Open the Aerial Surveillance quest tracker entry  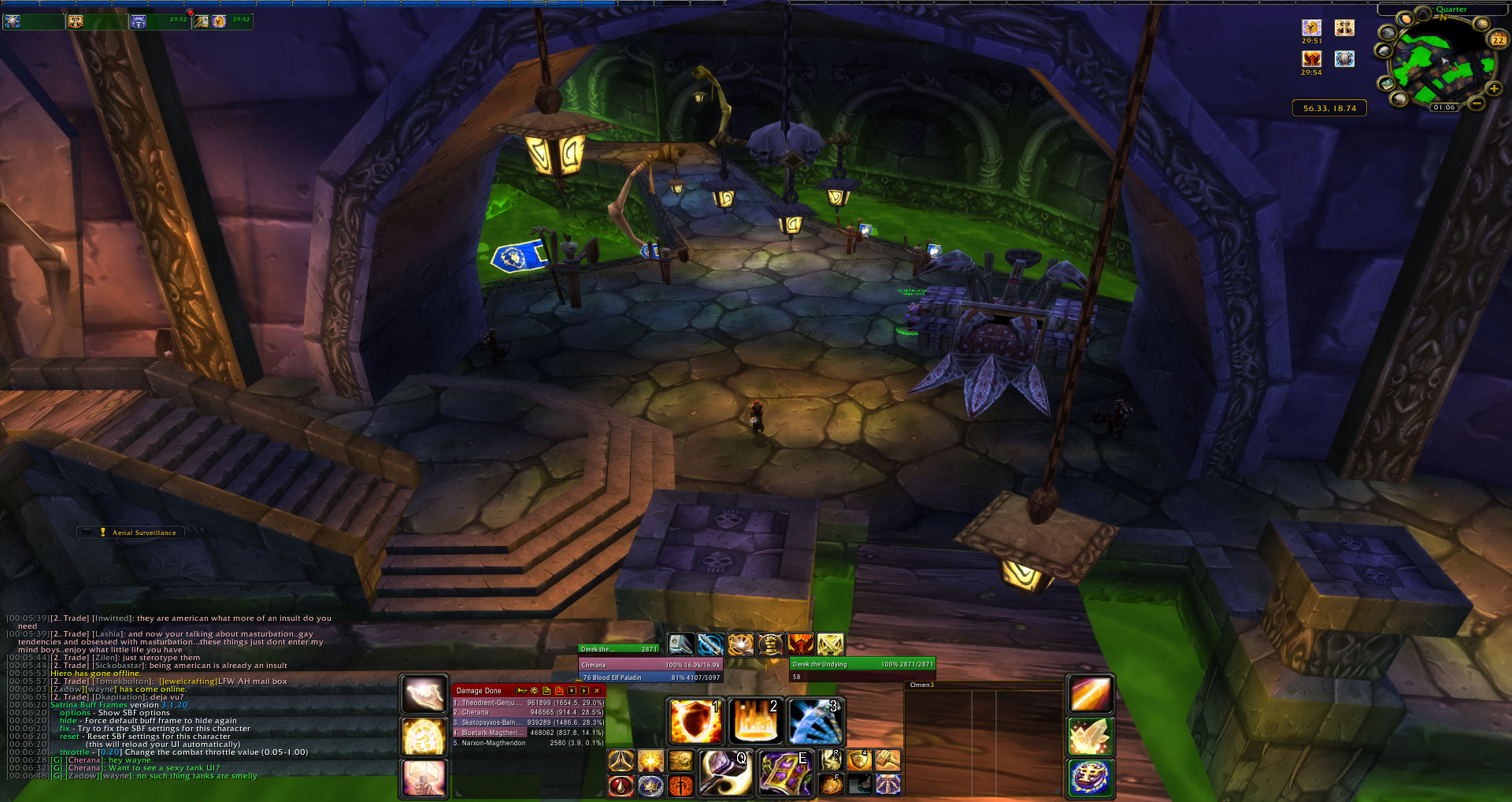(144, 533)
